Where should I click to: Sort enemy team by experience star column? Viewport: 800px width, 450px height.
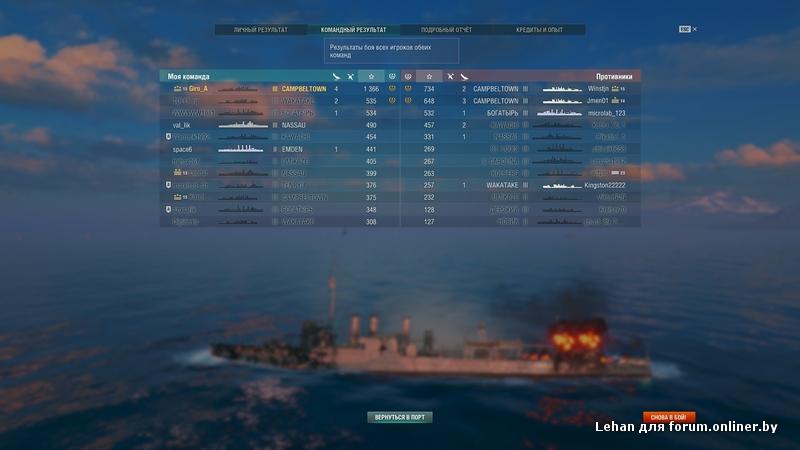click(x=428, y=76)
